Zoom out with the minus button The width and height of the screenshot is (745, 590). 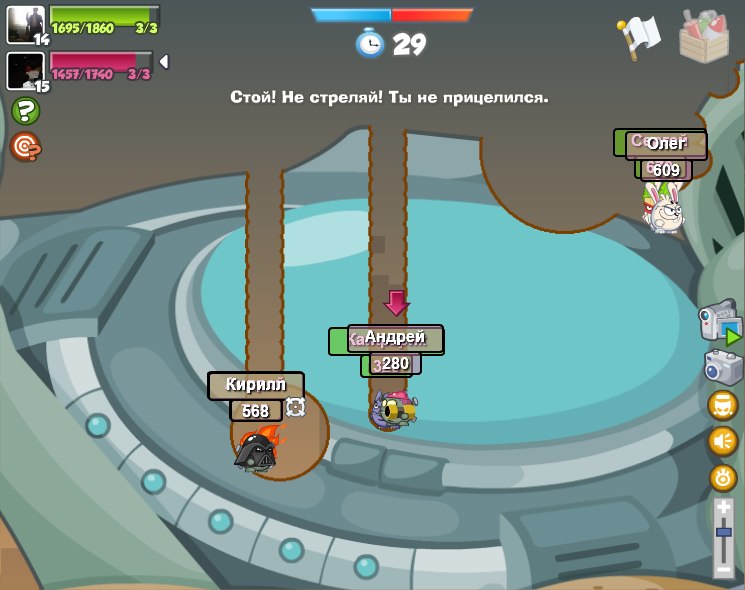coord(723,569)
